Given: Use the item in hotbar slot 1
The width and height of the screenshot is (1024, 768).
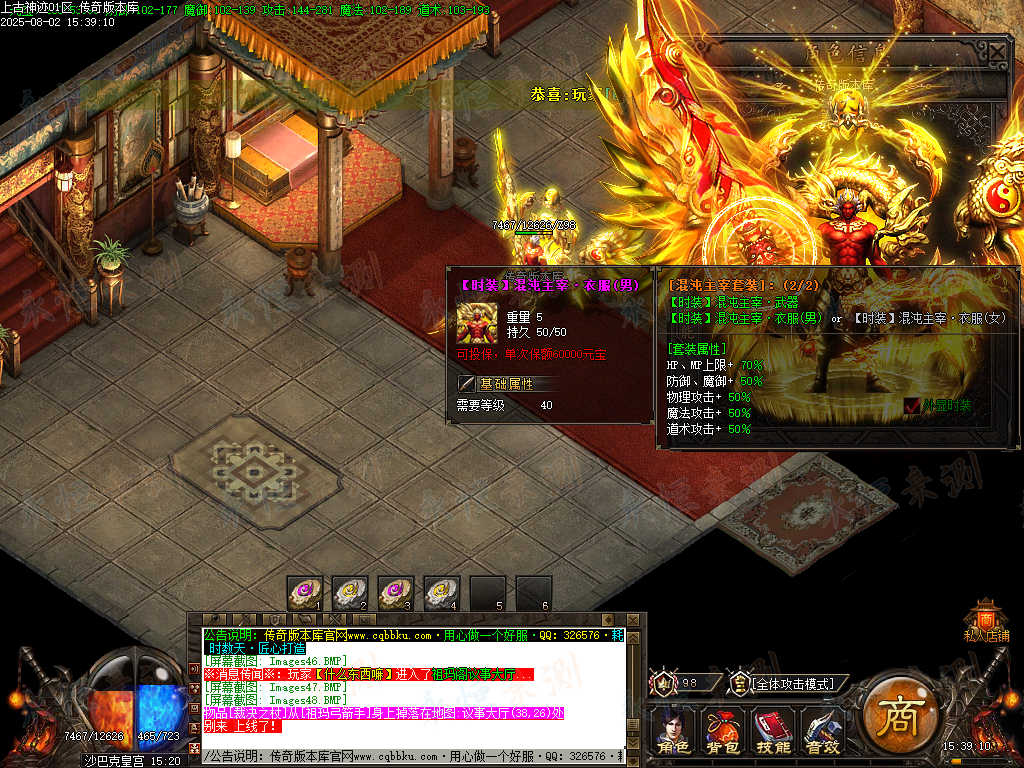Looking at the screenshot, I should (x=305, y=592).
